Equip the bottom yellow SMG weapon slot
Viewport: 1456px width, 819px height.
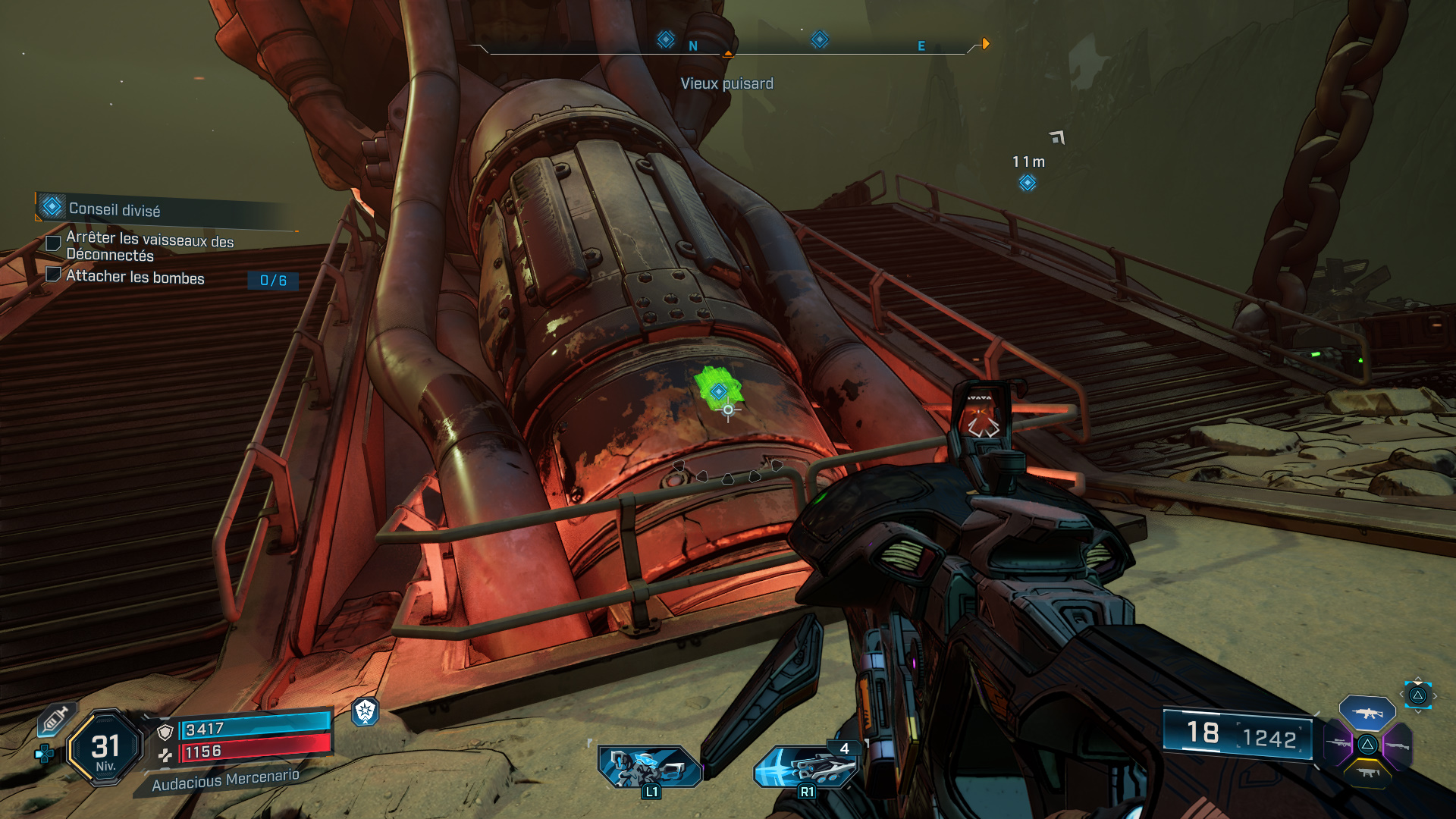(1367, 773)
